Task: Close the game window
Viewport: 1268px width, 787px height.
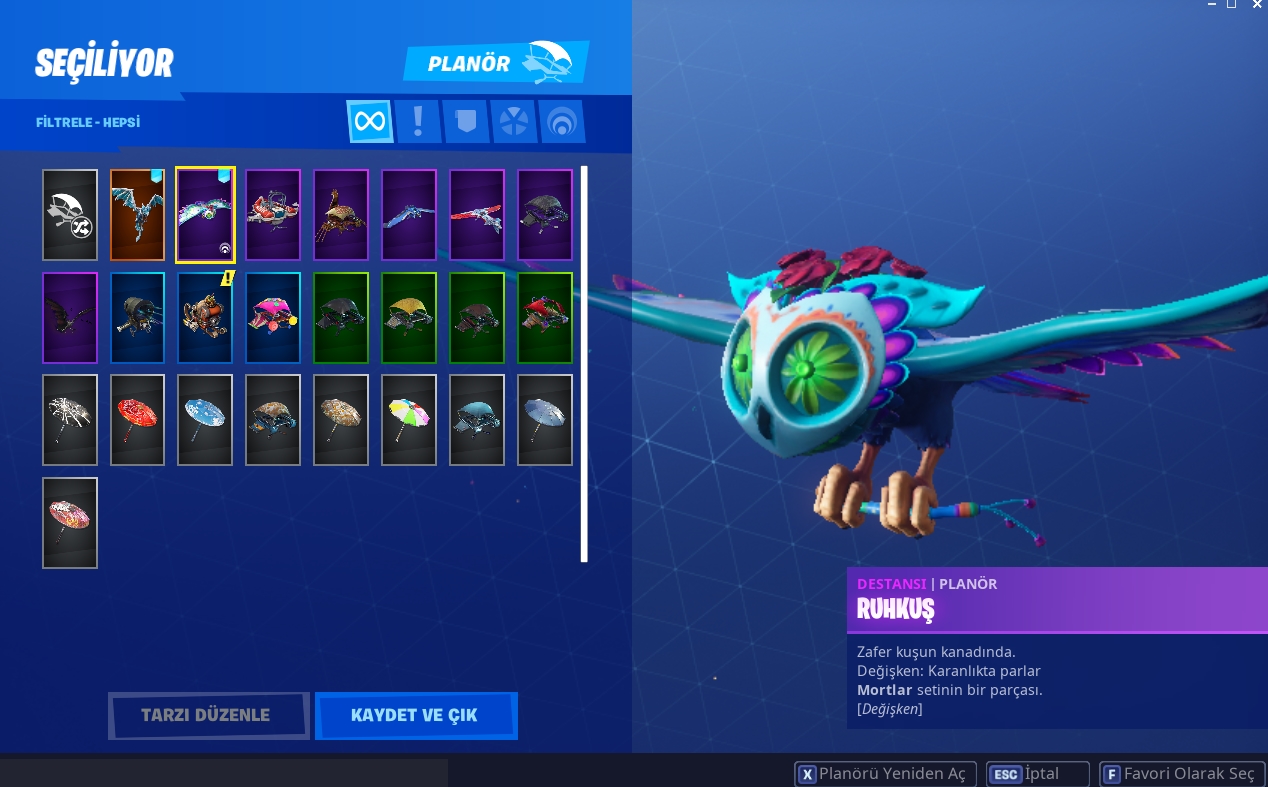Action: coord(1257,5)
